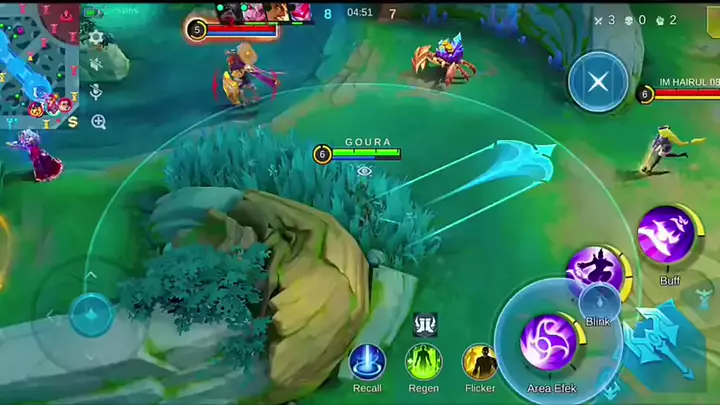Use the Regen ability
Image resolution: width=720 pixels, height=405 pixels.
[423, 362]
